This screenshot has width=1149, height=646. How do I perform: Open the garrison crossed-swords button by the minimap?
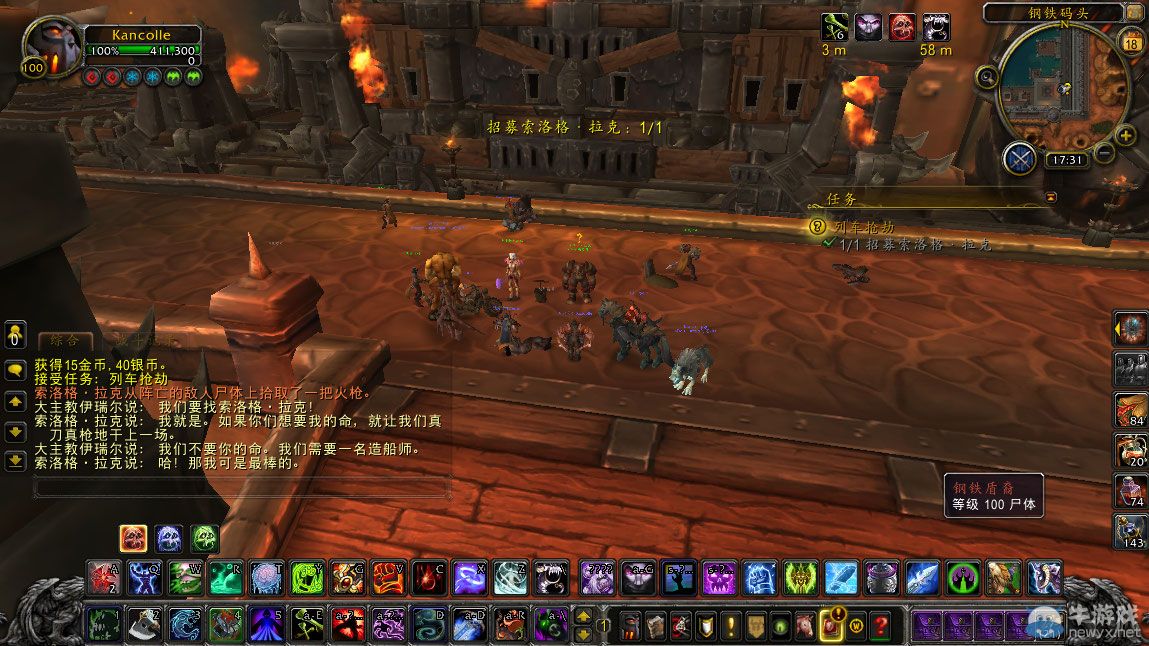tap(1020, 158)
